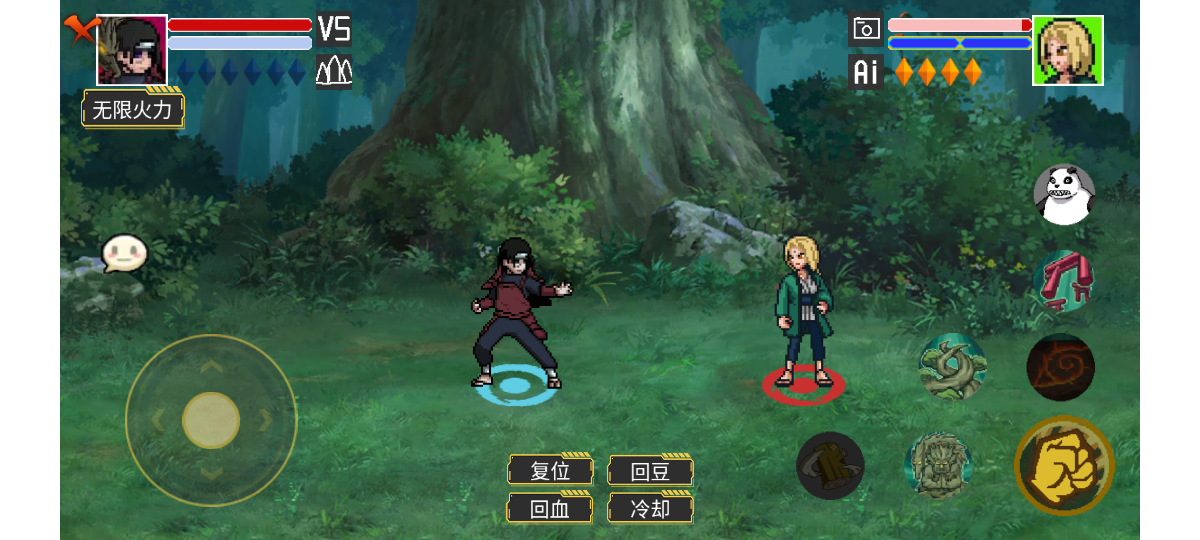
Task: Click the mountain-shaped icon under VS
Action: pyautogui.click(x=334, y=71)
